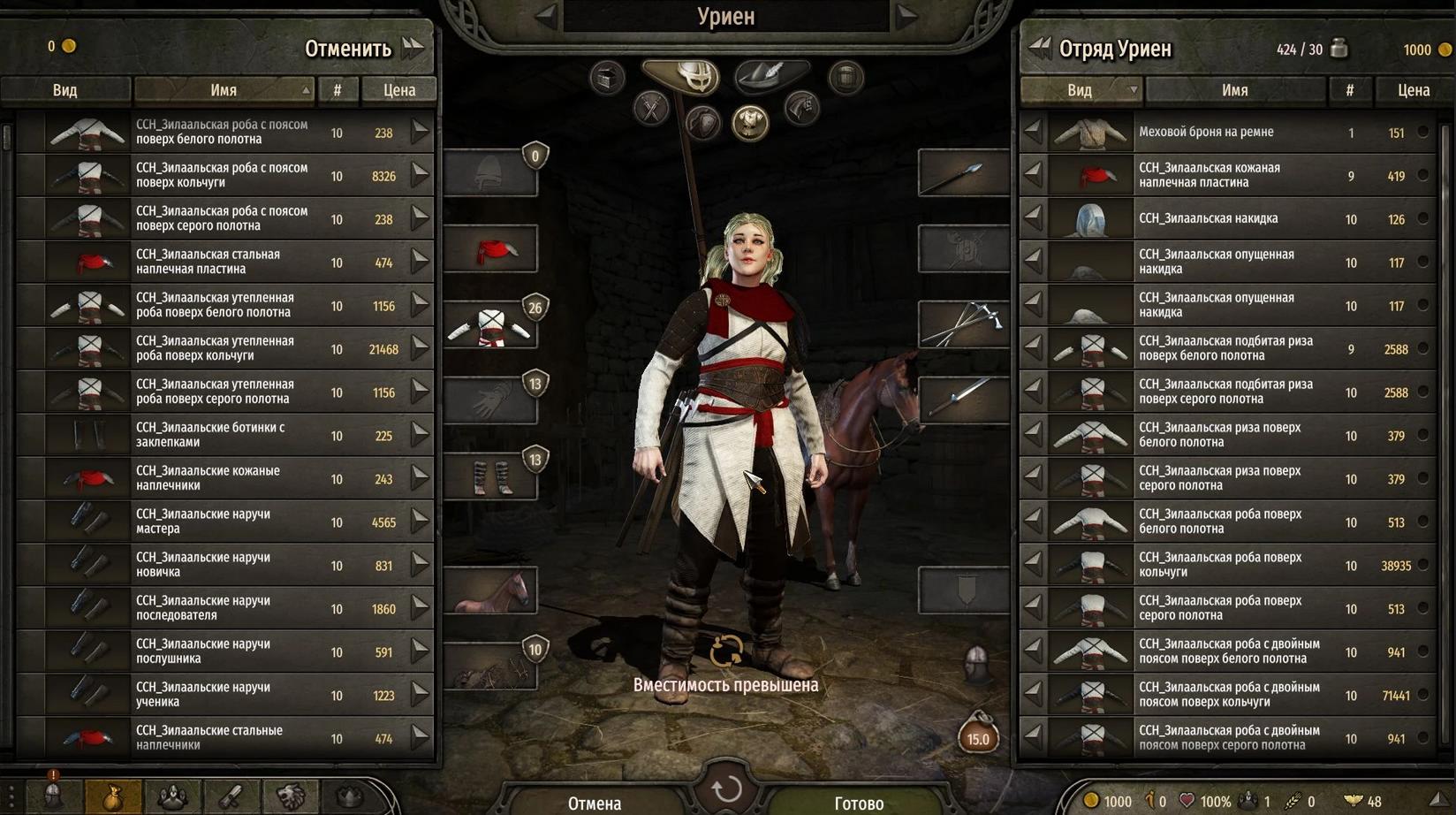Sort left list by Цена column
The height and width of the screenshot is (815, 1456).
click(x=399, y=89)
